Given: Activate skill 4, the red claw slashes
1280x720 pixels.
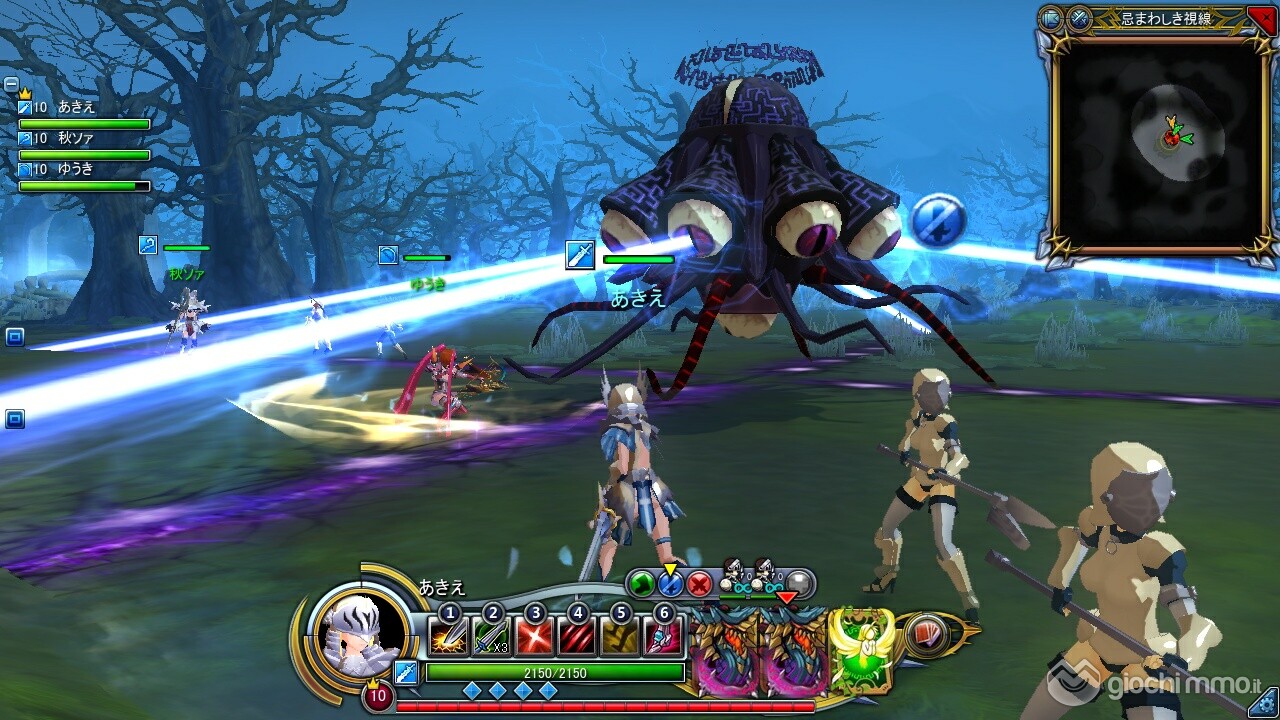Looking at the screenshot, I should (x=577, y=638).
